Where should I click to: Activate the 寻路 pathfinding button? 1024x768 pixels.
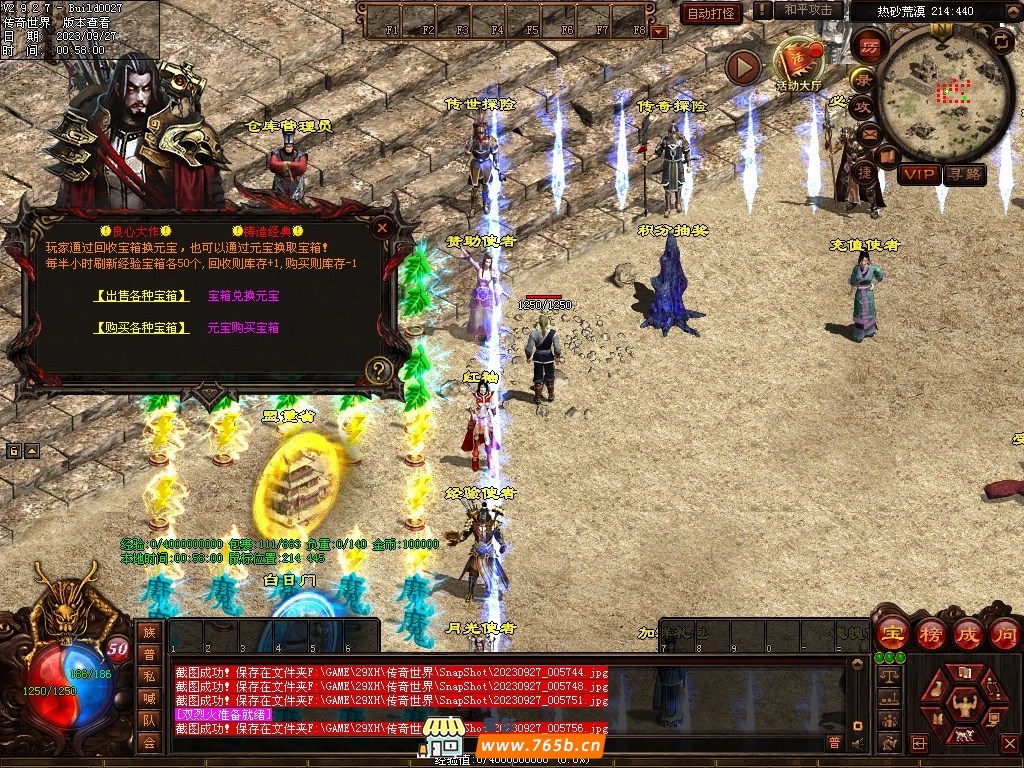tap(965, 174)
